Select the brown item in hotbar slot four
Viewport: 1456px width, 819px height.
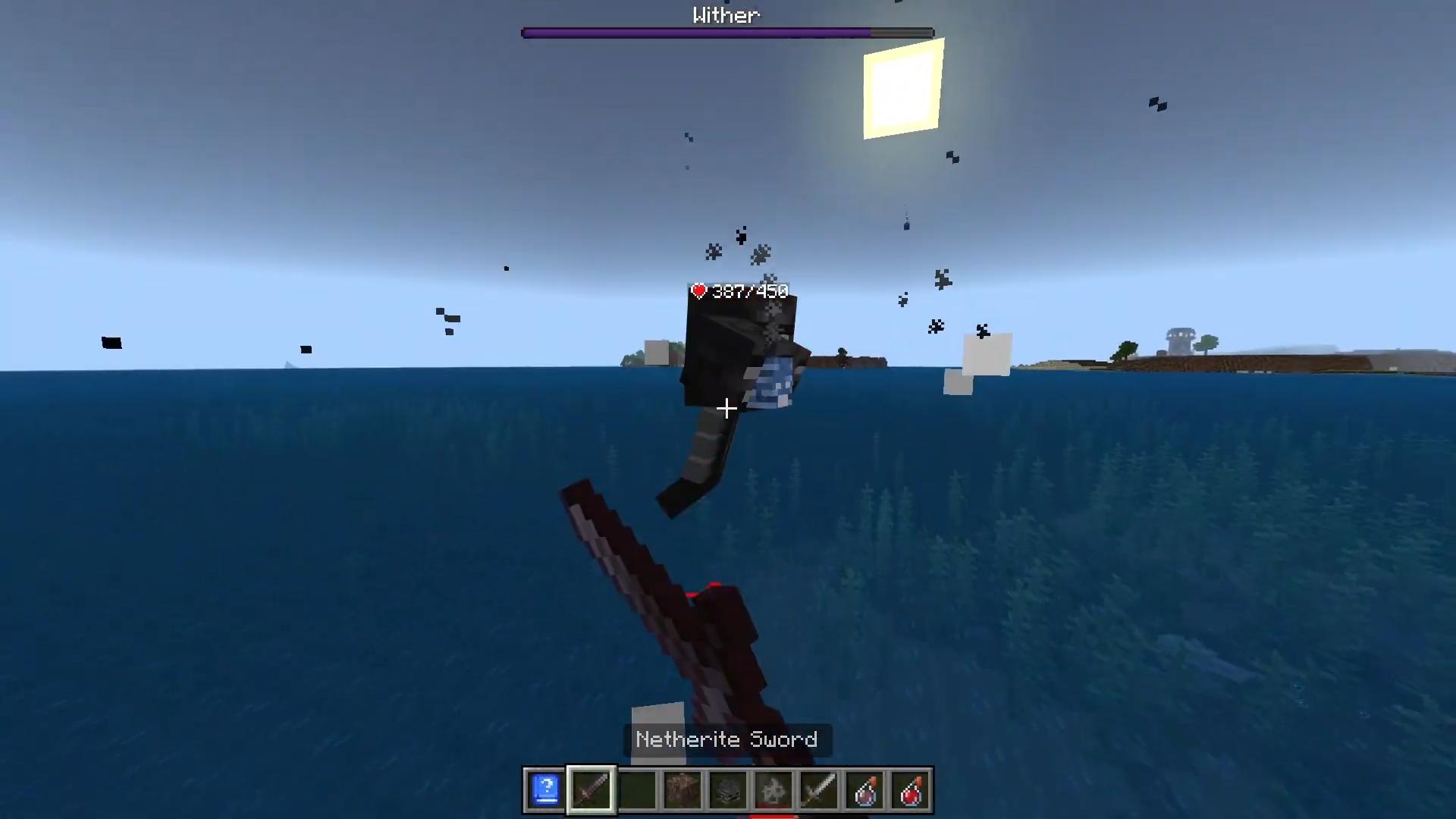(x=682, y=790)
